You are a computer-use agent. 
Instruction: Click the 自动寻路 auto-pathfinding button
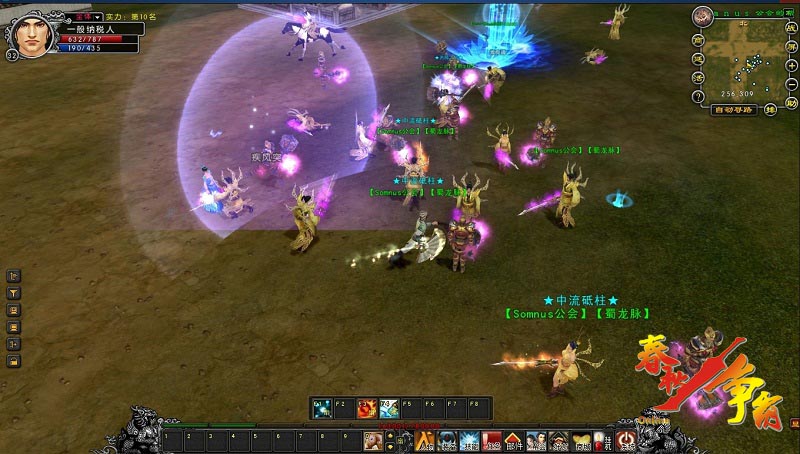734,109
